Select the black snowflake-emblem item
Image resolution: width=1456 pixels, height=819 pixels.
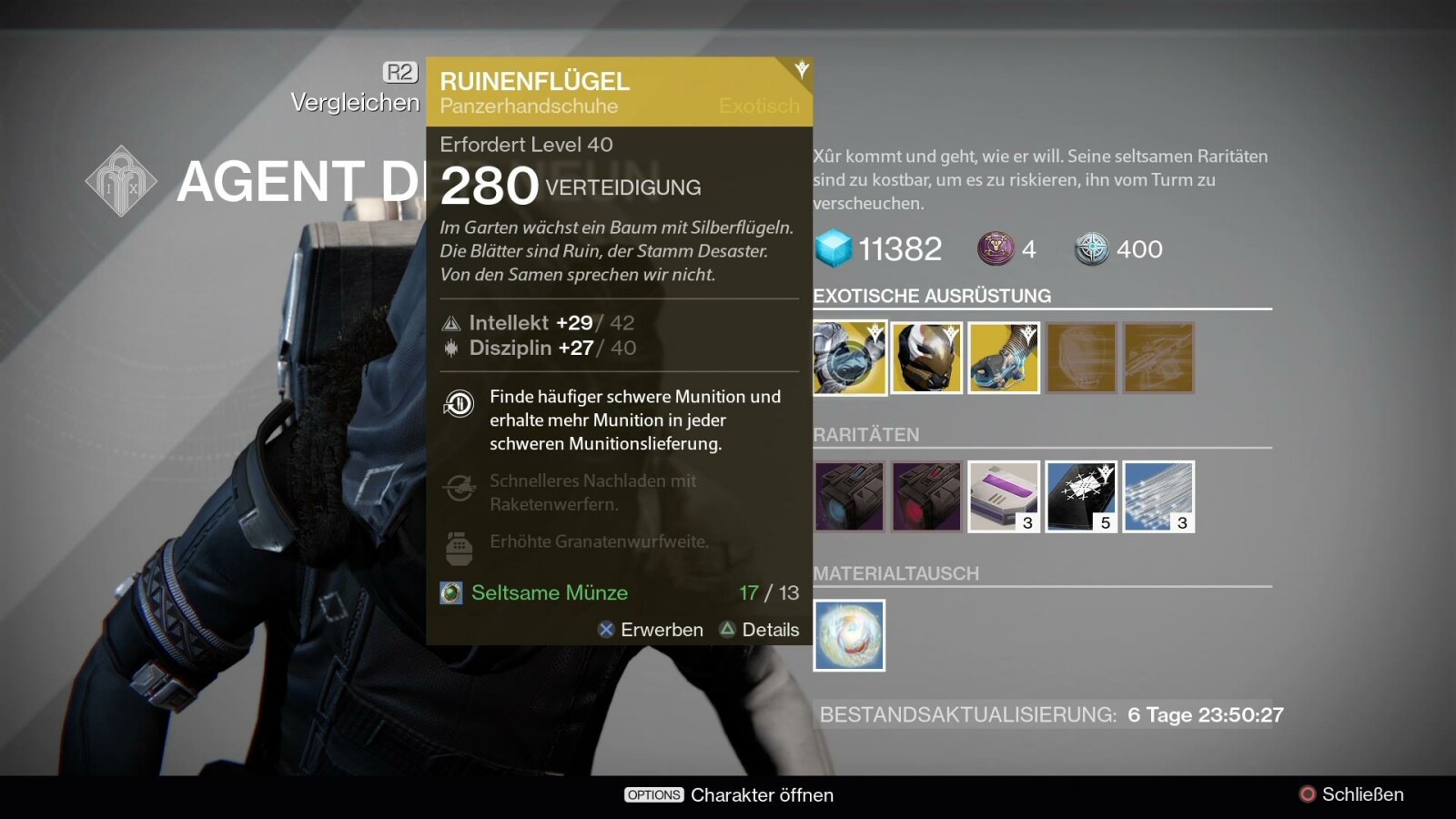pyautogui.click(x=1081, y=497)
